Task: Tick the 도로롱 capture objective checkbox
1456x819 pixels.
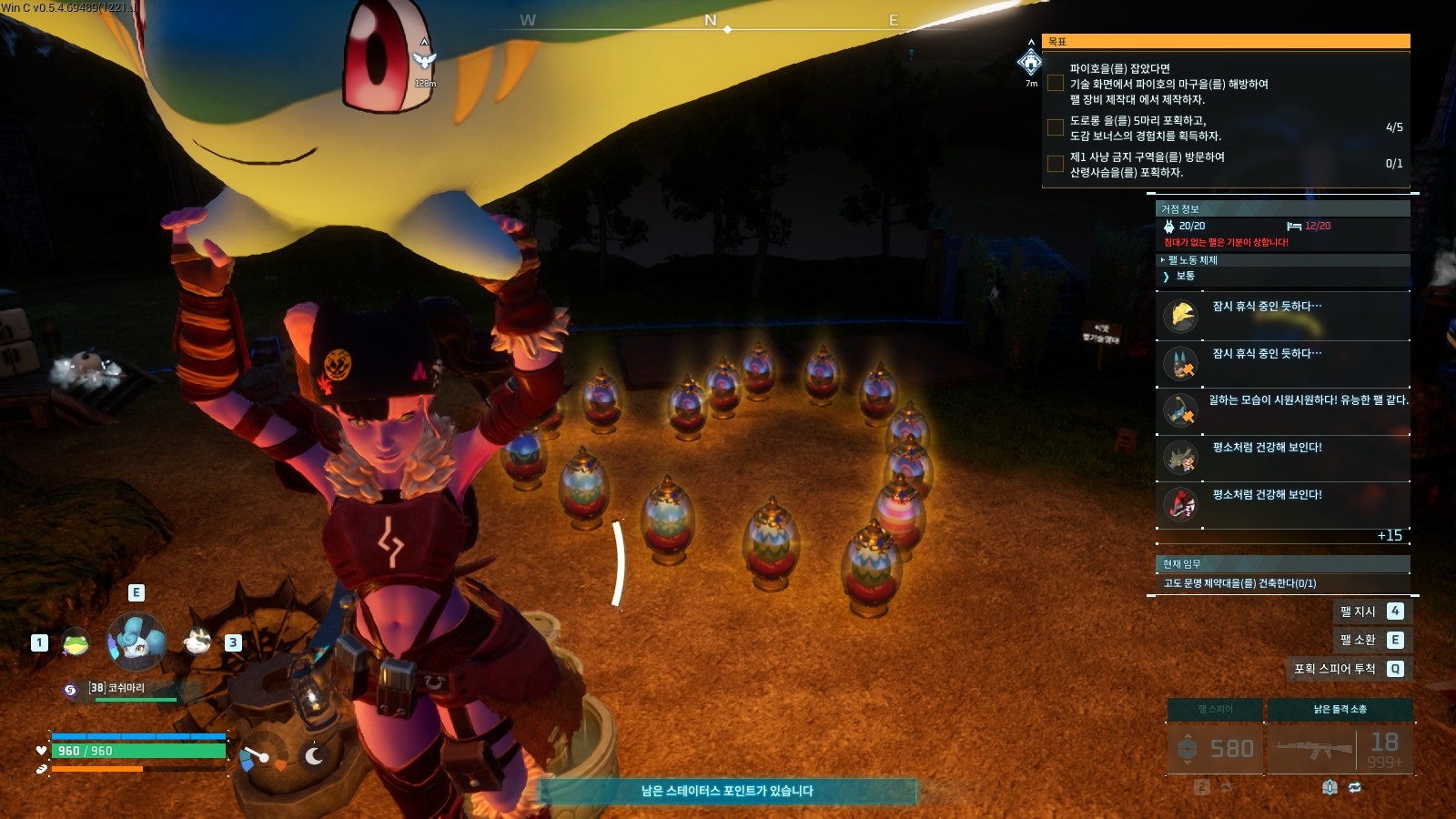Action: 1056,127
